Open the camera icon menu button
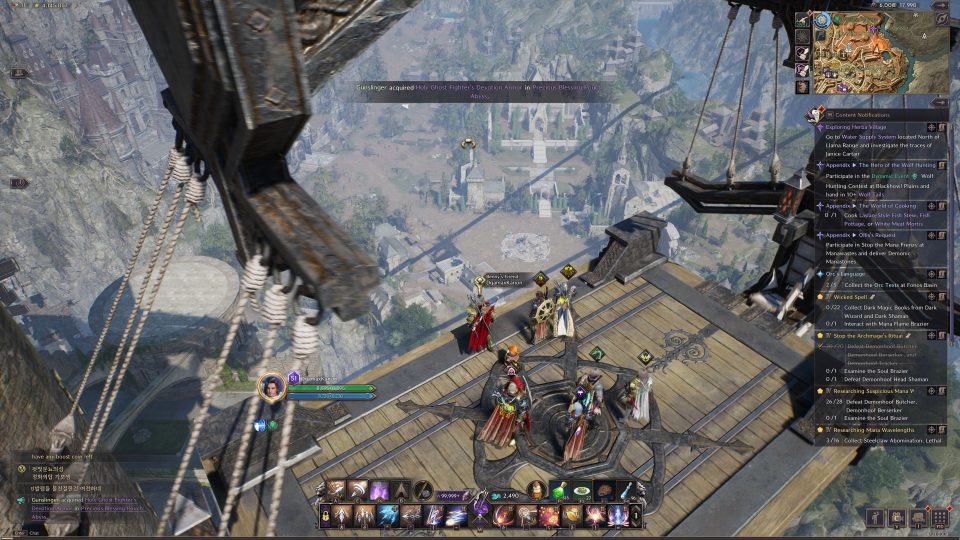960x540 pixels. point(897,518)
